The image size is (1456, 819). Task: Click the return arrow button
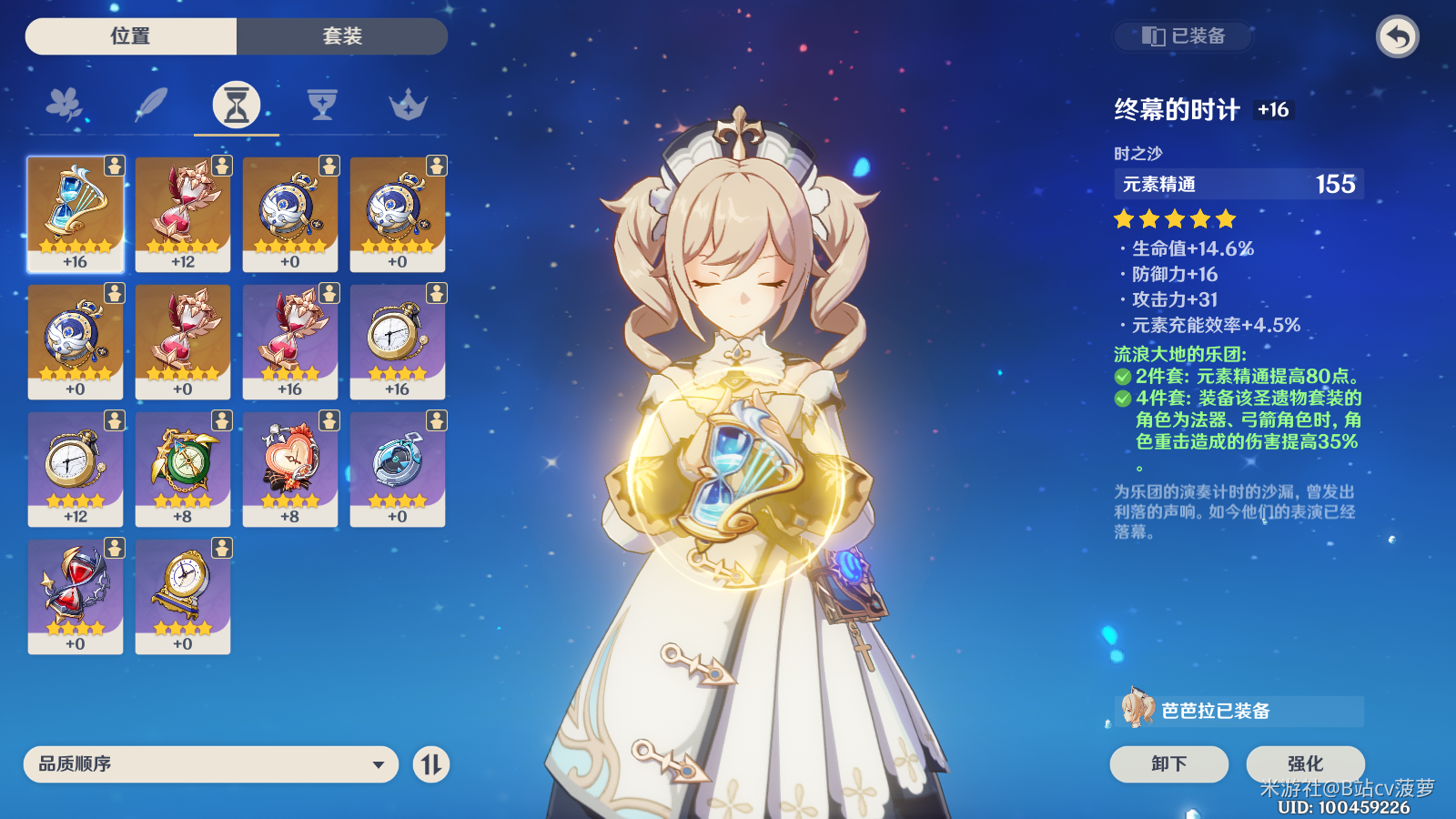(1398, 37)
